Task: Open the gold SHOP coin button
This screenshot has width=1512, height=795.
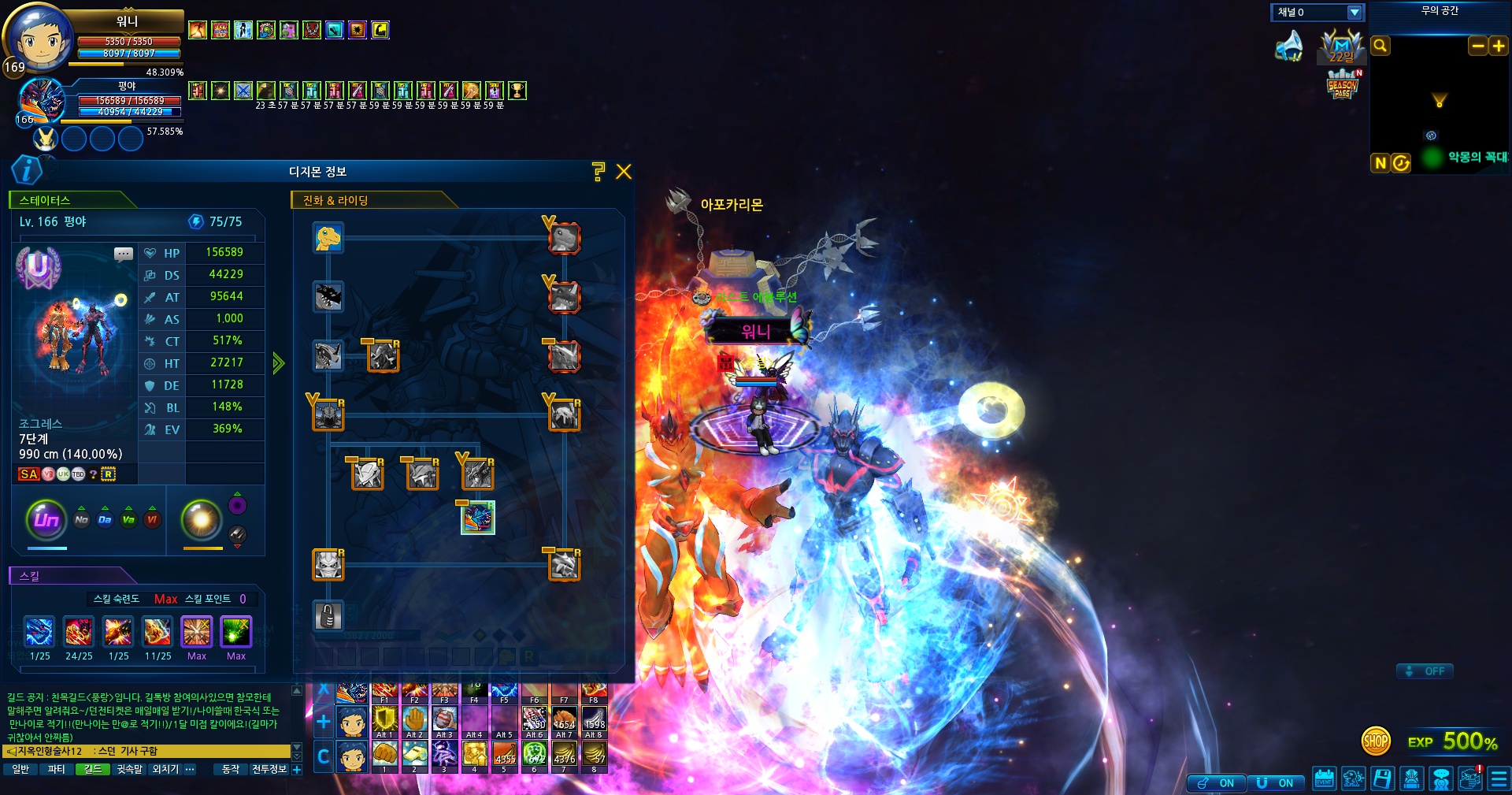Action: (x=1376, y=741)
